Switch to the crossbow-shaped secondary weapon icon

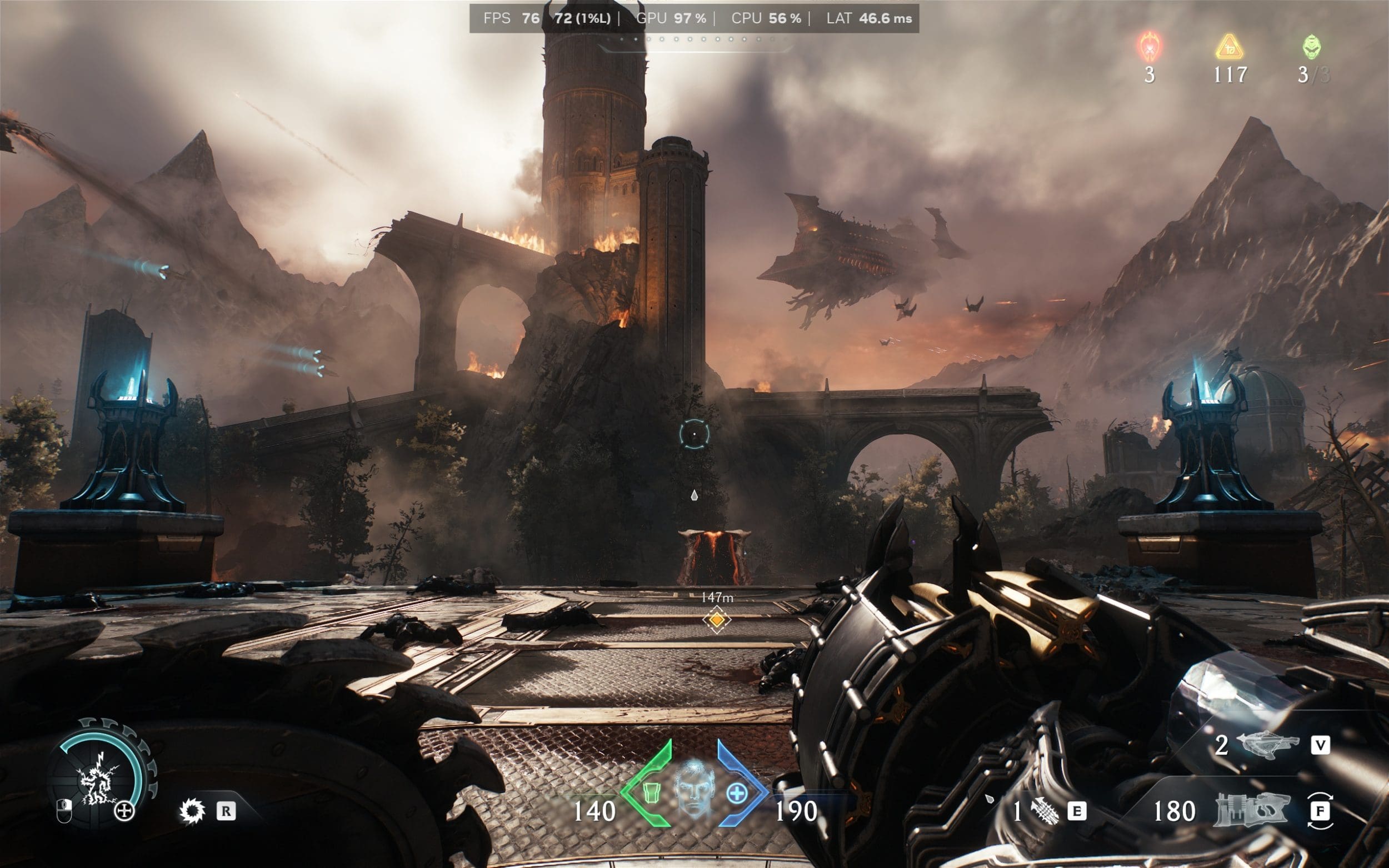pyautogui.click(x=1269, y=746)
